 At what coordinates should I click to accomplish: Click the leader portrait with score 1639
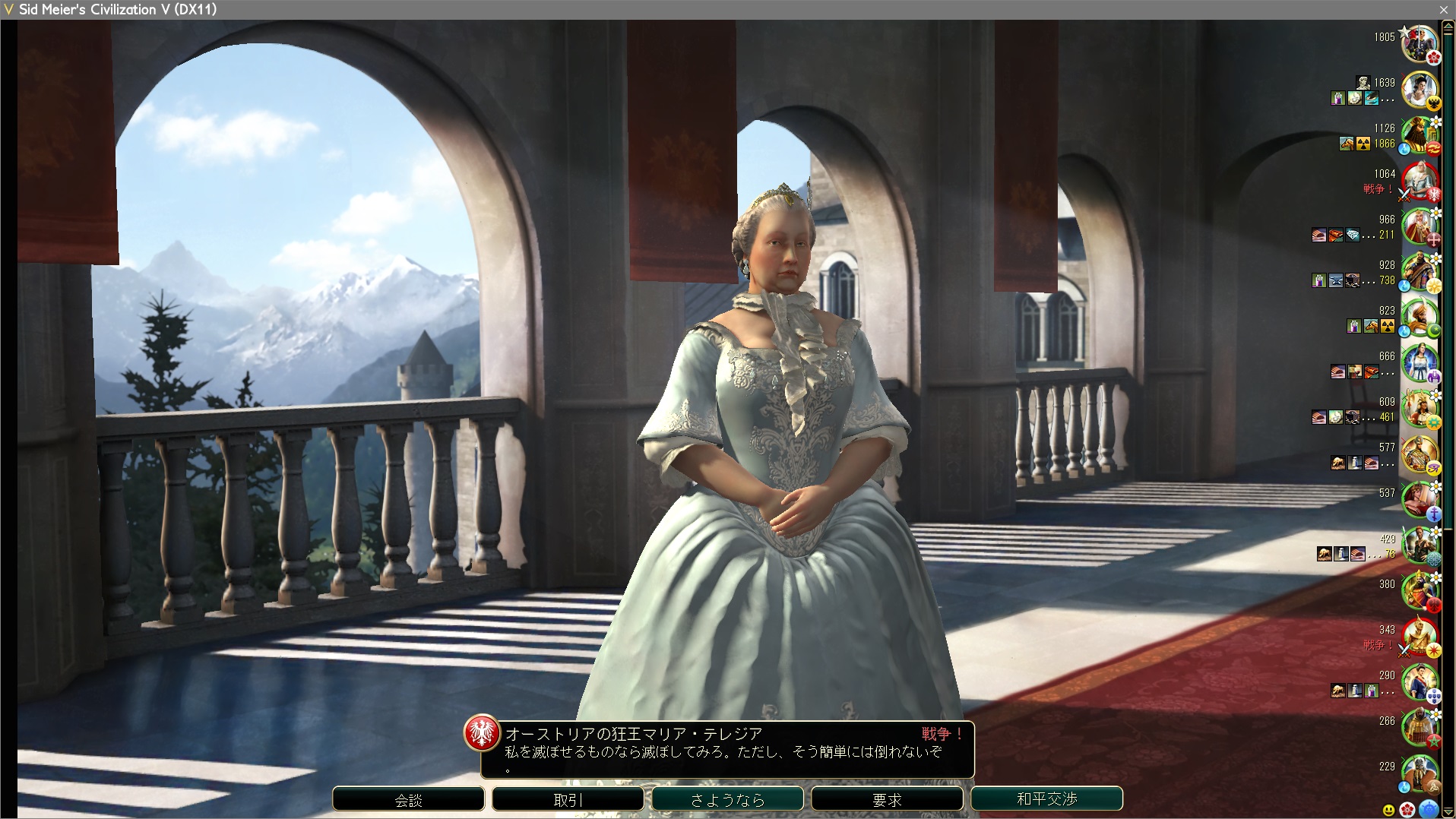click(1420, 90)
